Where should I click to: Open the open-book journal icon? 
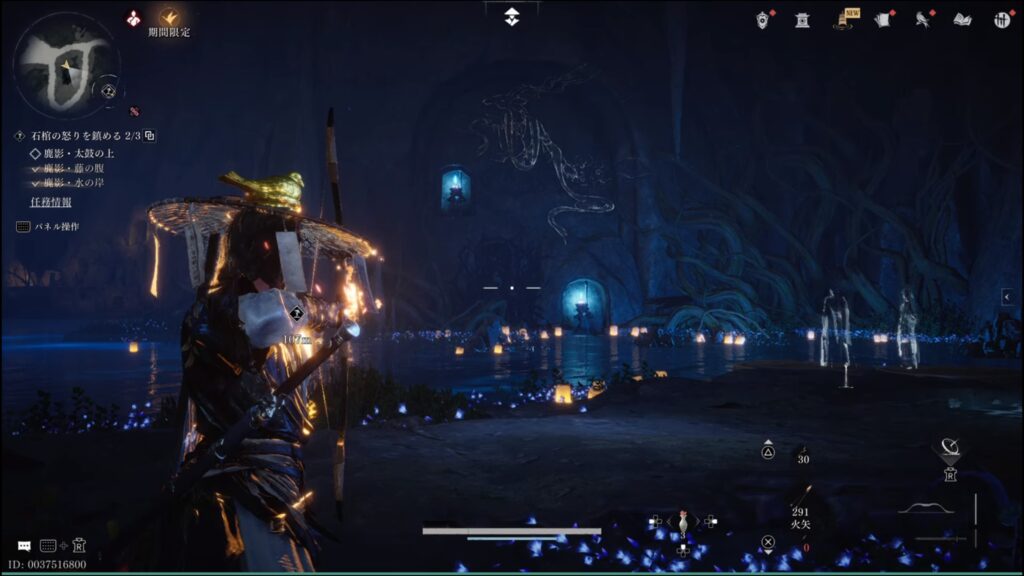[x=962, y=19]
